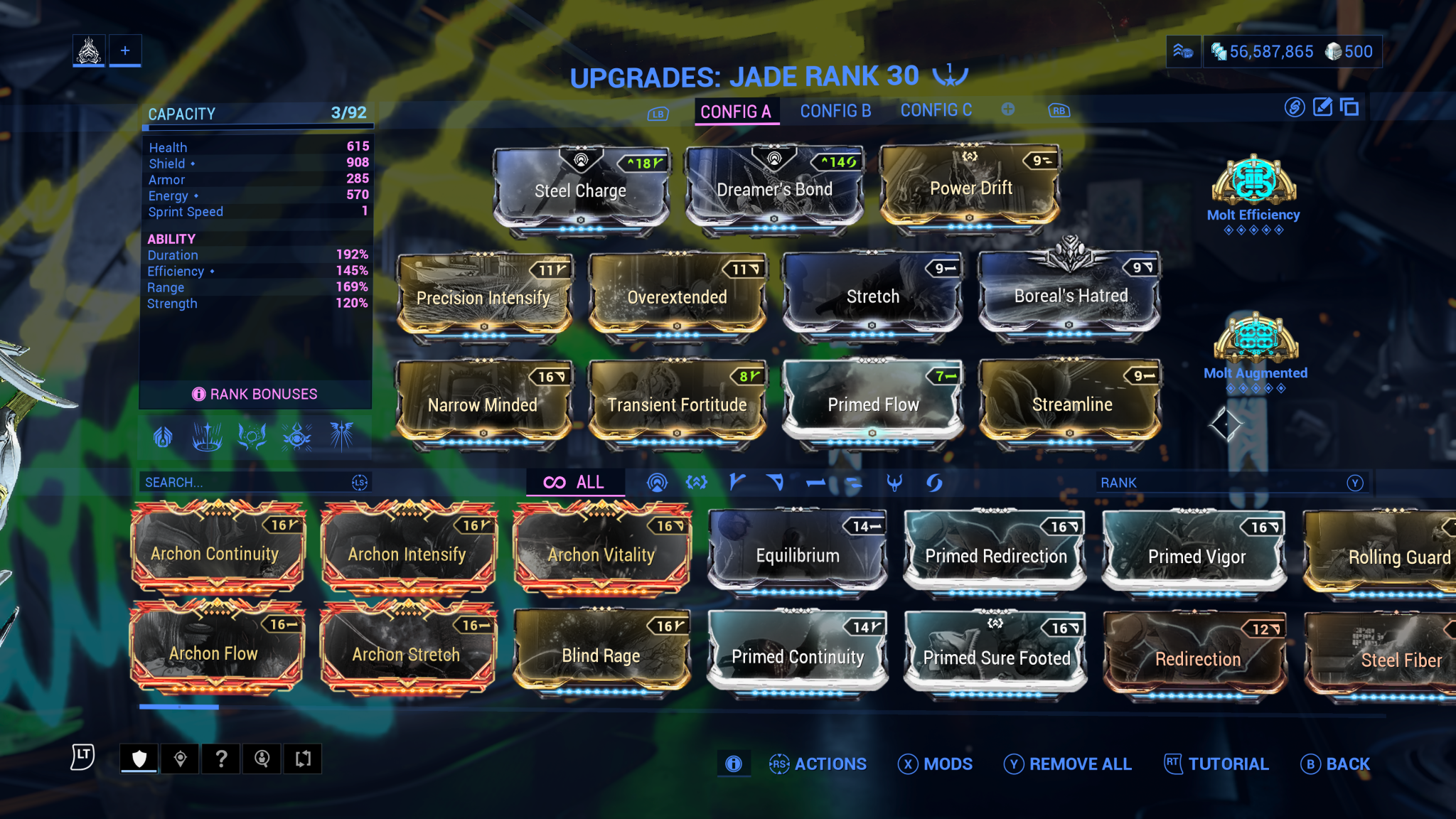Image resolution: width=1456 pixels, height=819 pixels.
Task: Select the Madurai V polarity filter
Action: 737,482
